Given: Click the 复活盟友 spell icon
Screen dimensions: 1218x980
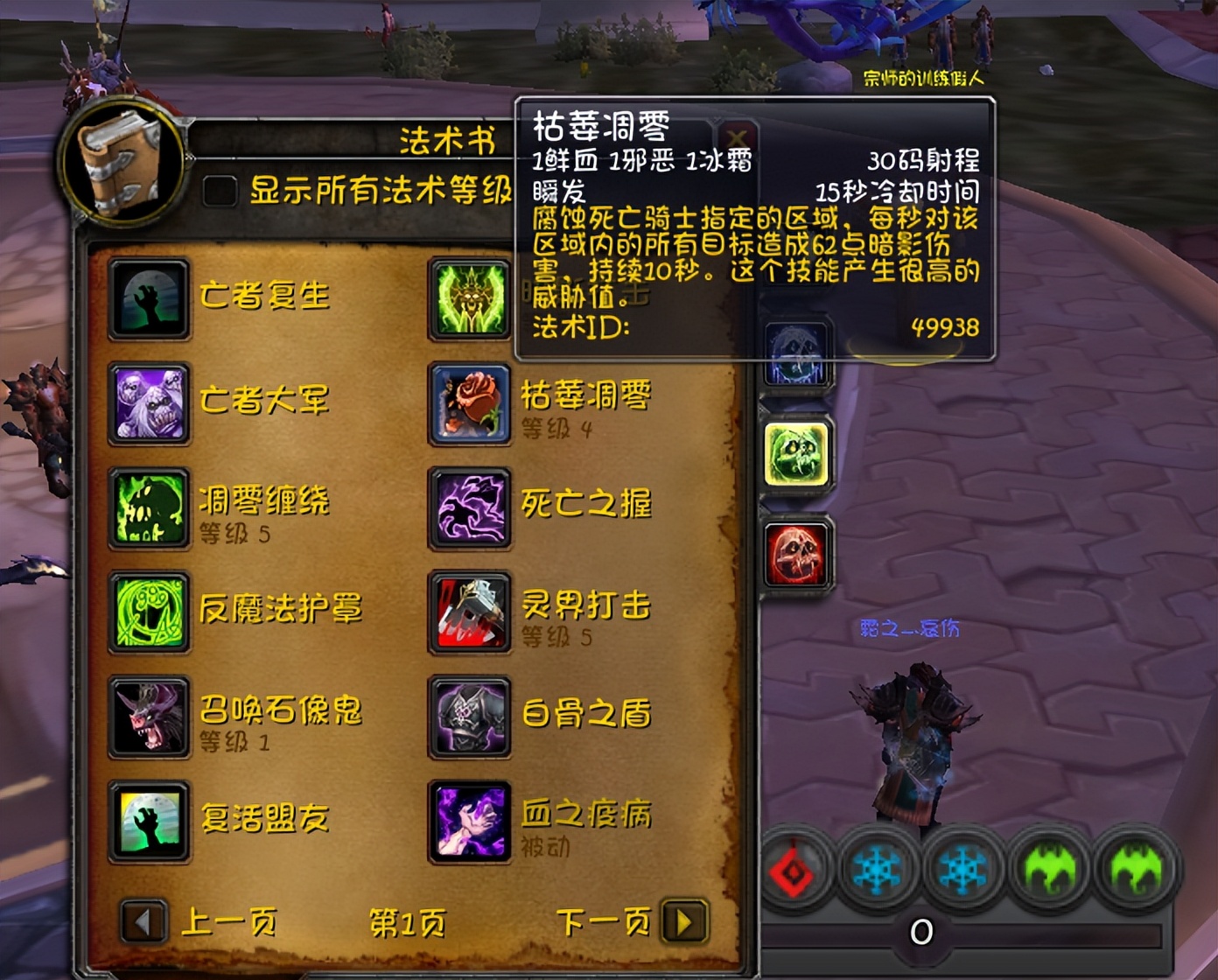Looking at the screenshot, I should point(149,821).
